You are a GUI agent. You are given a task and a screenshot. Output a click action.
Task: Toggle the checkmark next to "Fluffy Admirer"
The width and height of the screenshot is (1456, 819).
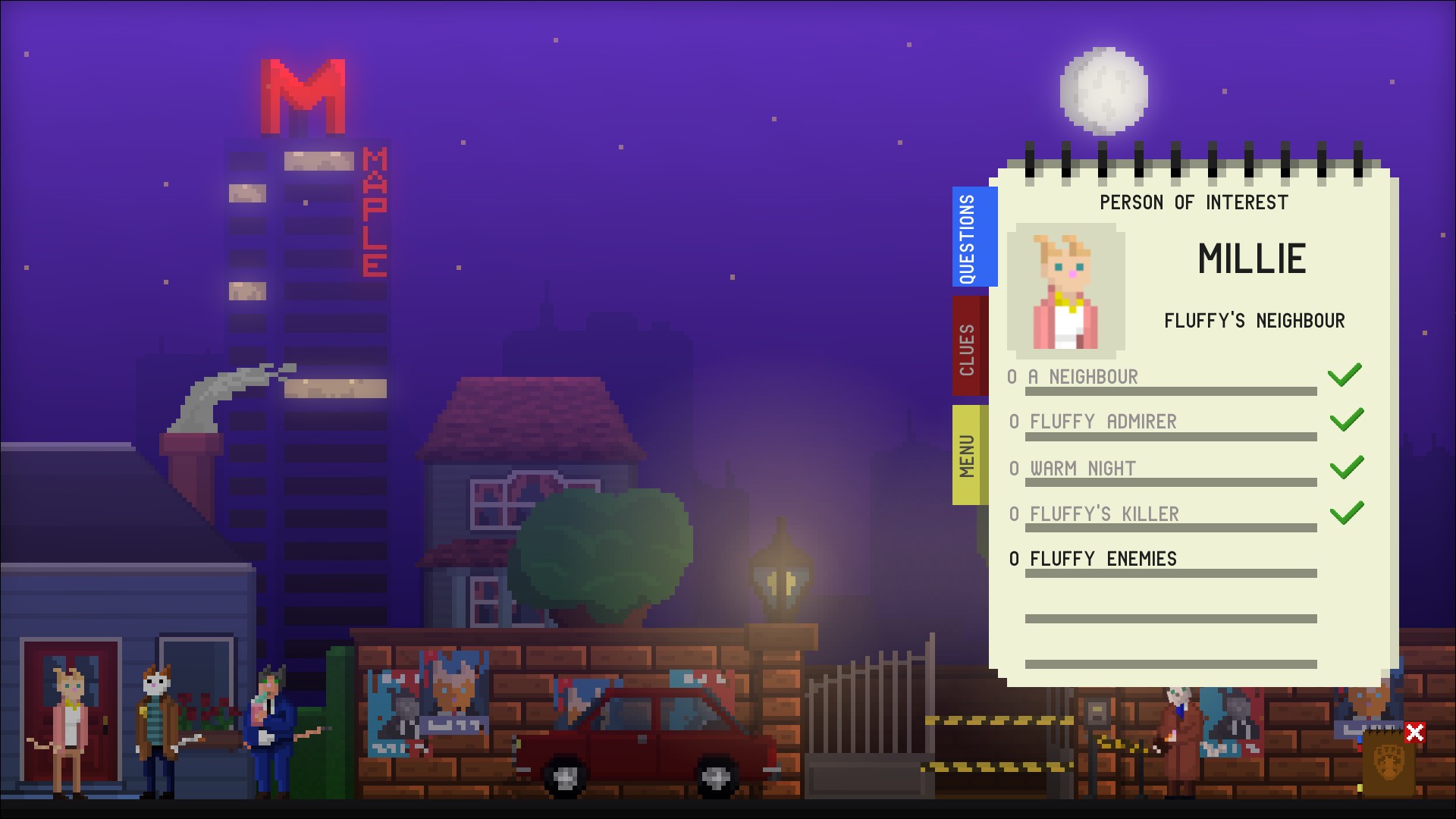pyautogui.click(x=1347, y=419)
